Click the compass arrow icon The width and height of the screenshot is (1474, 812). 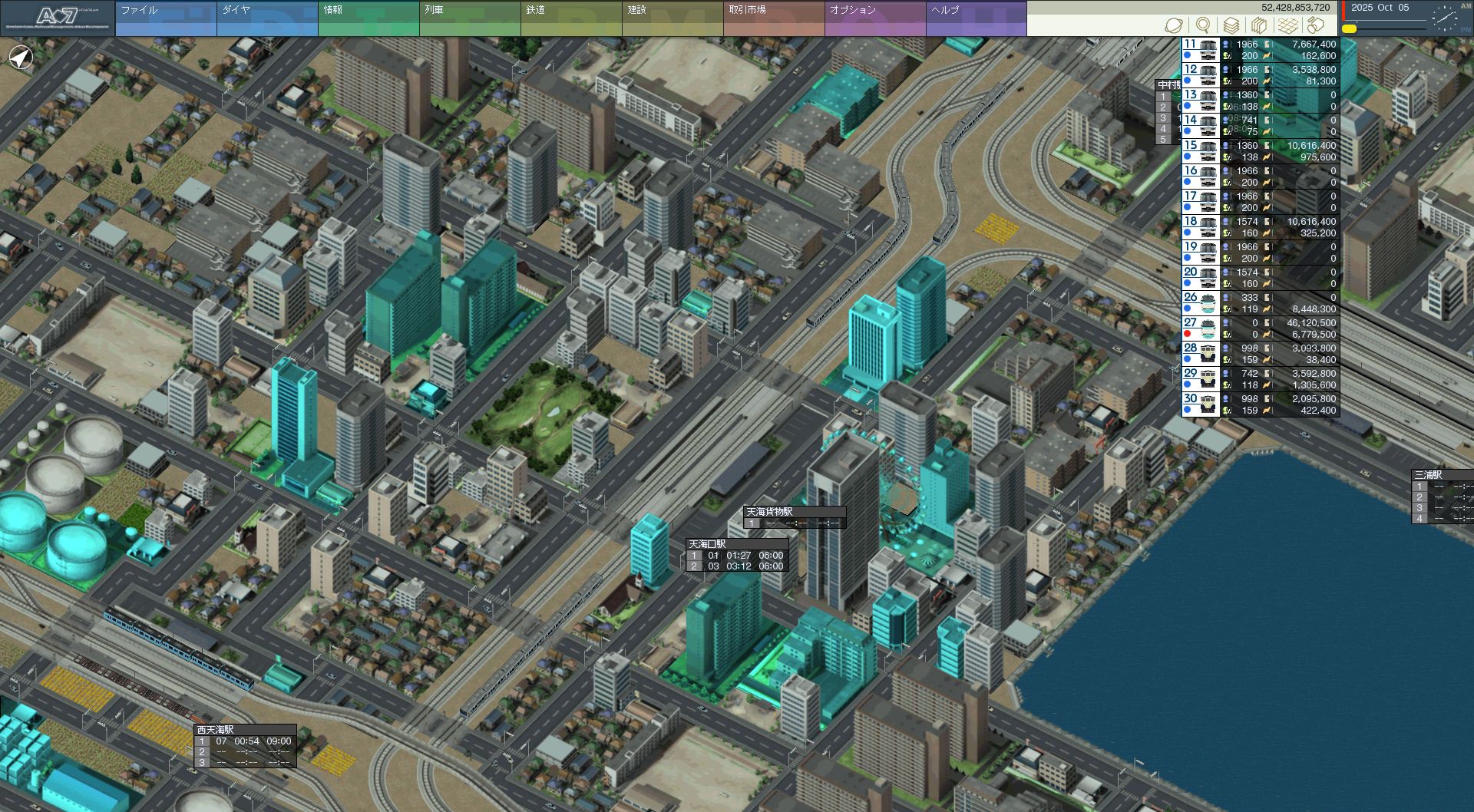(x=21, y=58)
